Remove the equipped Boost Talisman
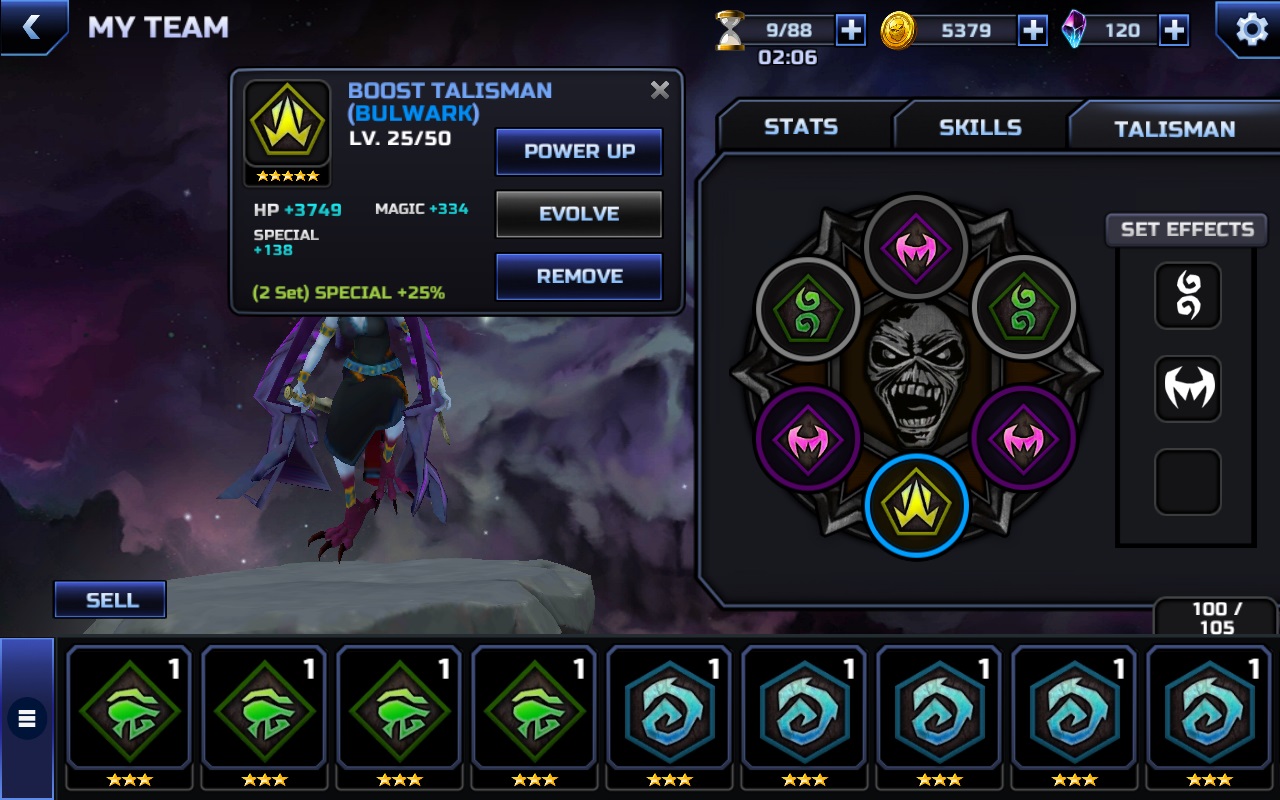The width and height of the screenshot is (1280, 800). pos(579,276)
